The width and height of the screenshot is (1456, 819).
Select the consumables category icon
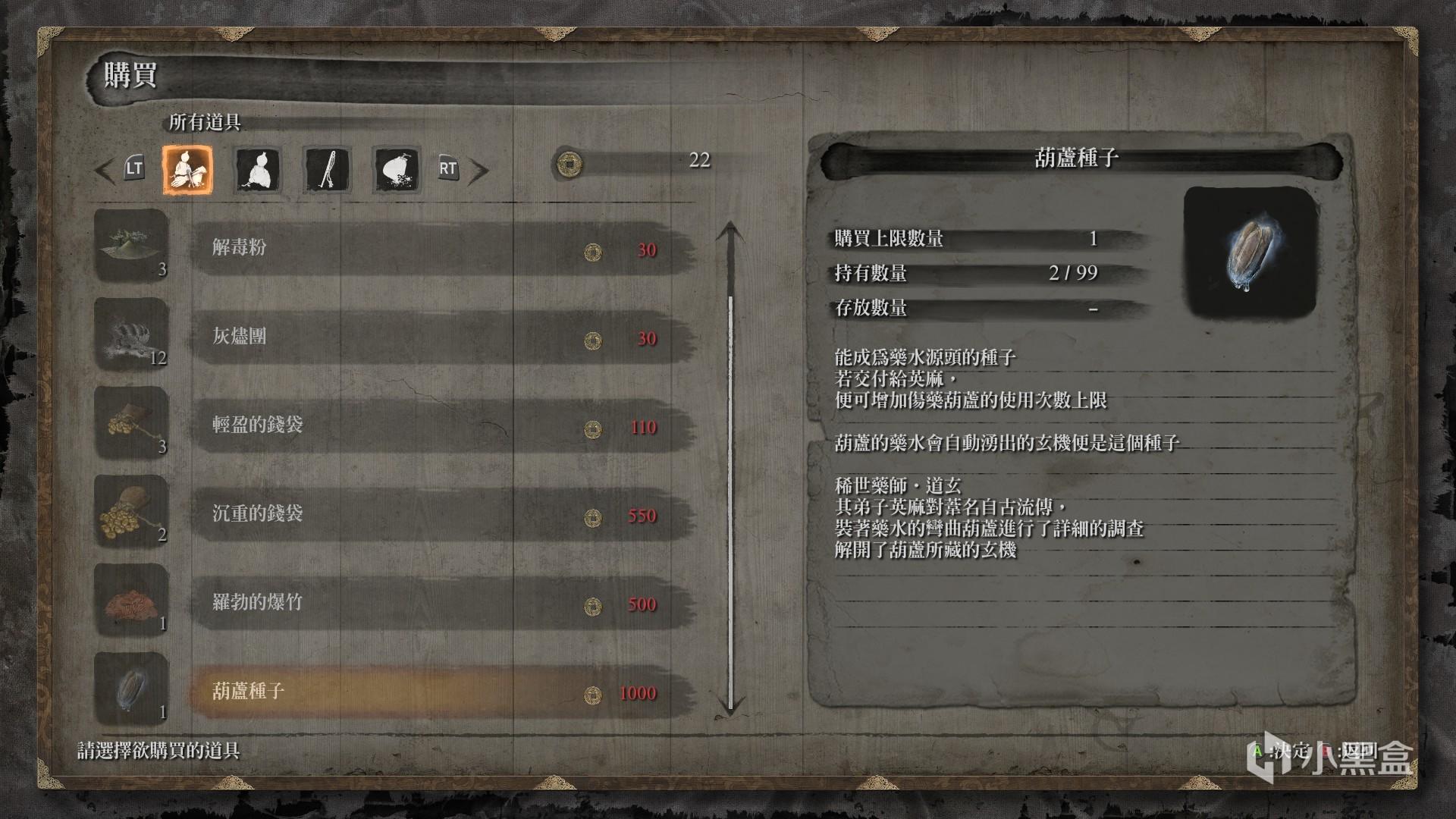point(187,170)
